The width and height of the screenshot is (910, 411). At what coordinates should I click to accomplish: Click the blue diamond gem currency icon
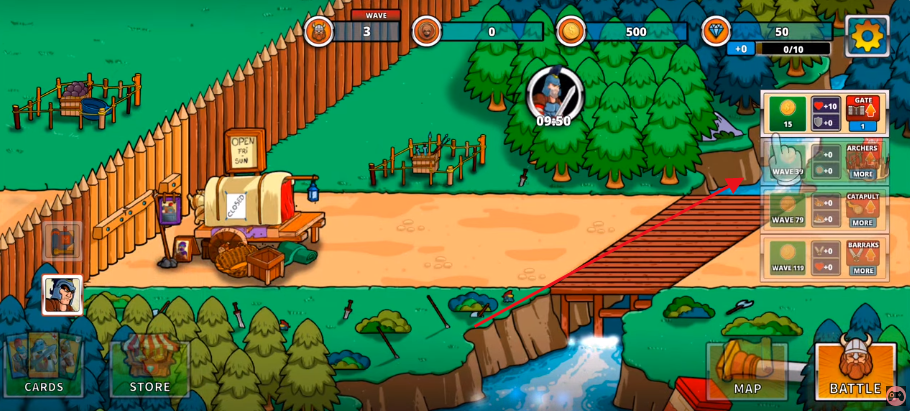click(716, 32)
